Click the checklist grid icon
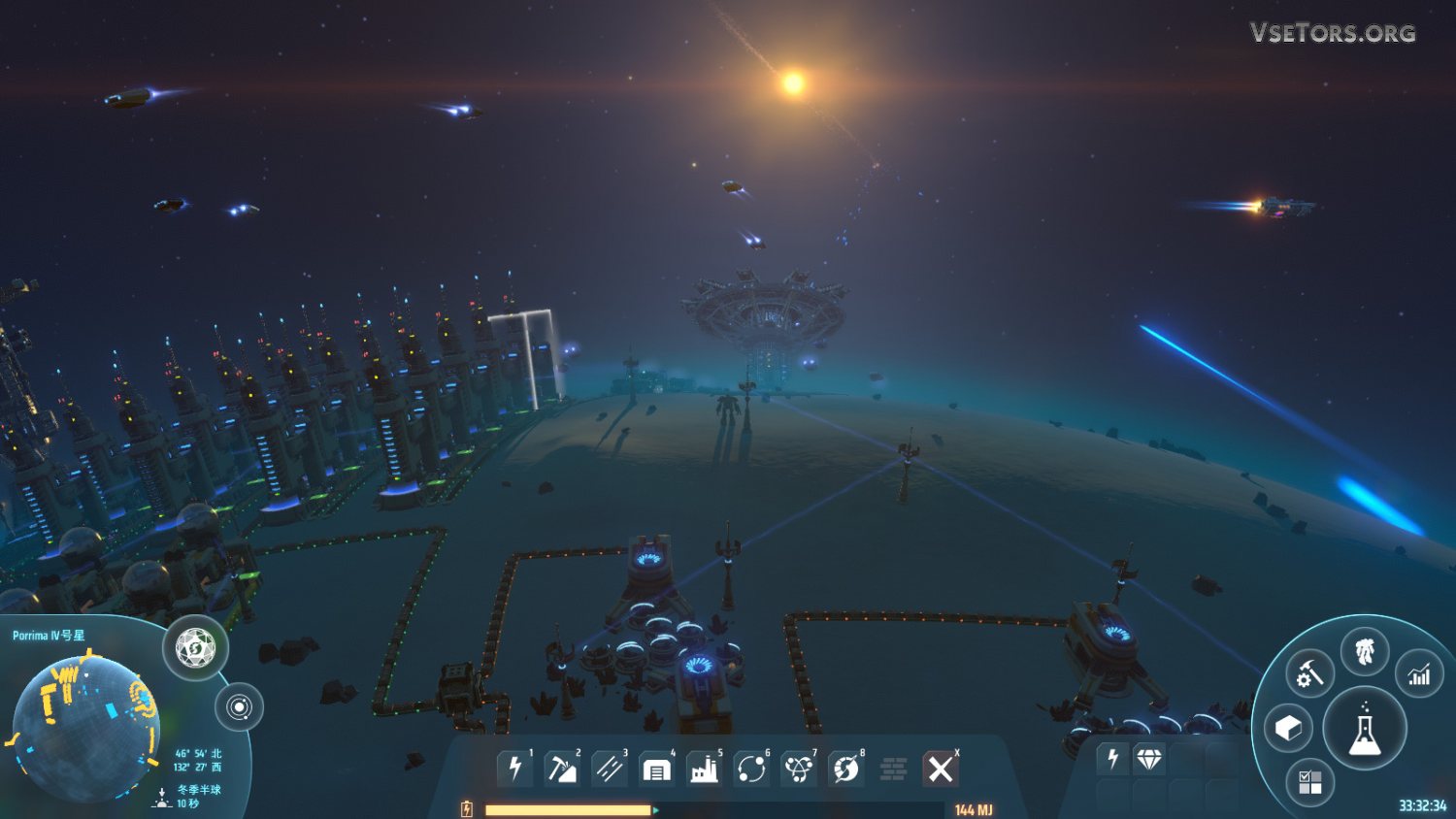Image resolution: width=1456 pixels, height=819 pixels. (1309, 782)
